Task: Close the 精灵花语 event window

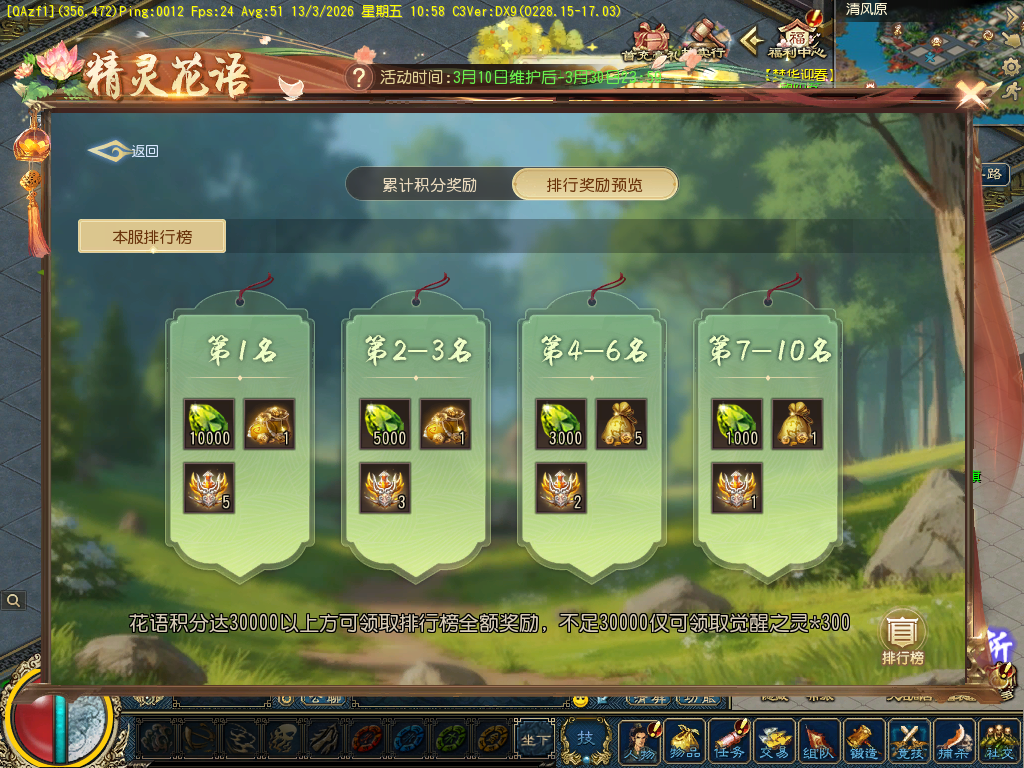Action: click(971, 95)
